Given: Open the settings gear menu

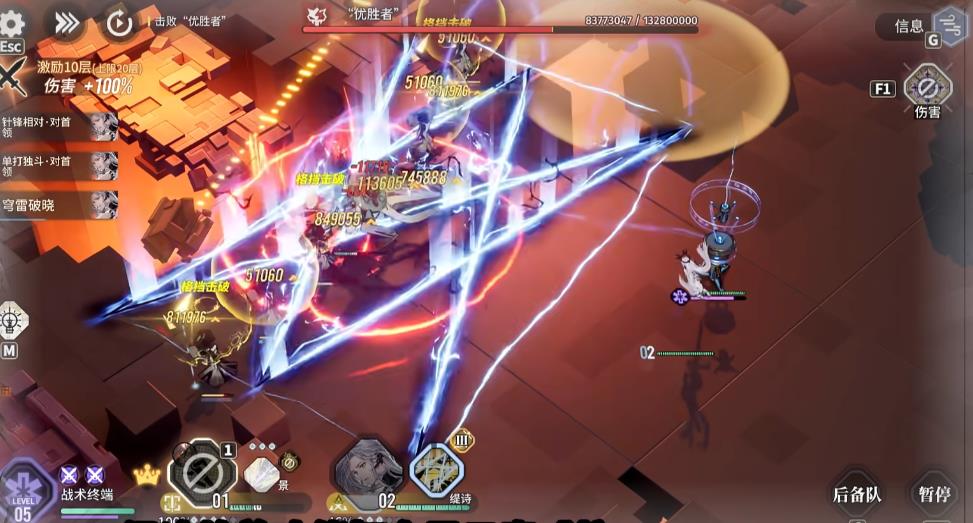Looking at the screenshot, I should point(12,24).
